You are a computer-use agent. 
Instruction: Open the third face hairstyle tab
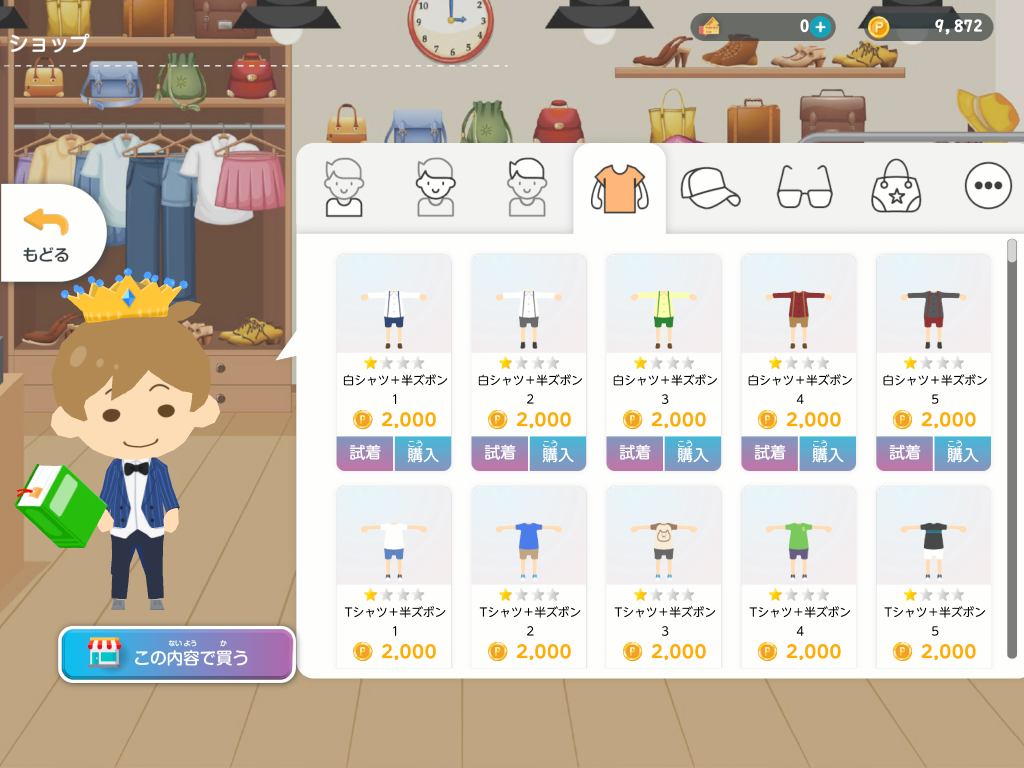coord(527,187)
